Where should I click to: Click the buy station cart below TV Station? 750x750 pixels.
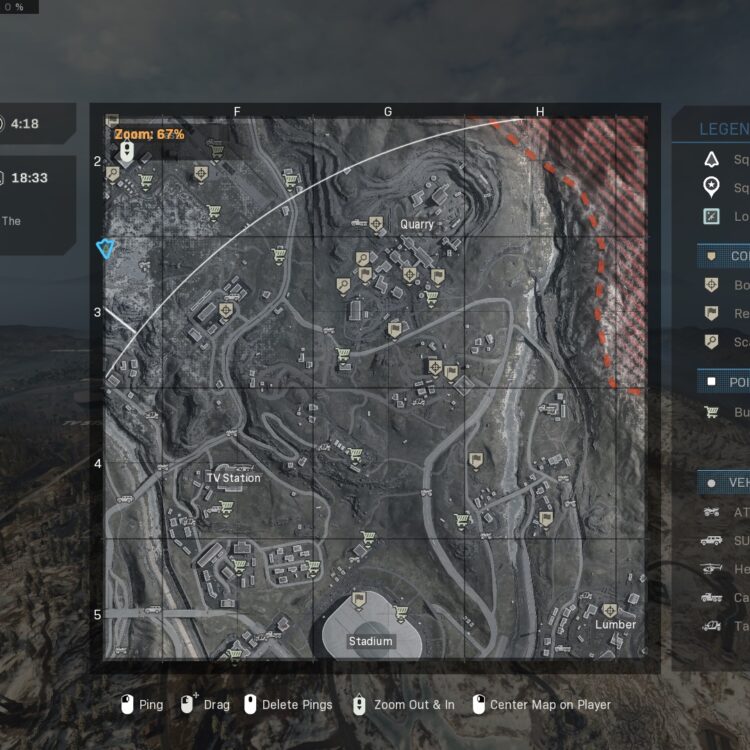click(226, 507)
